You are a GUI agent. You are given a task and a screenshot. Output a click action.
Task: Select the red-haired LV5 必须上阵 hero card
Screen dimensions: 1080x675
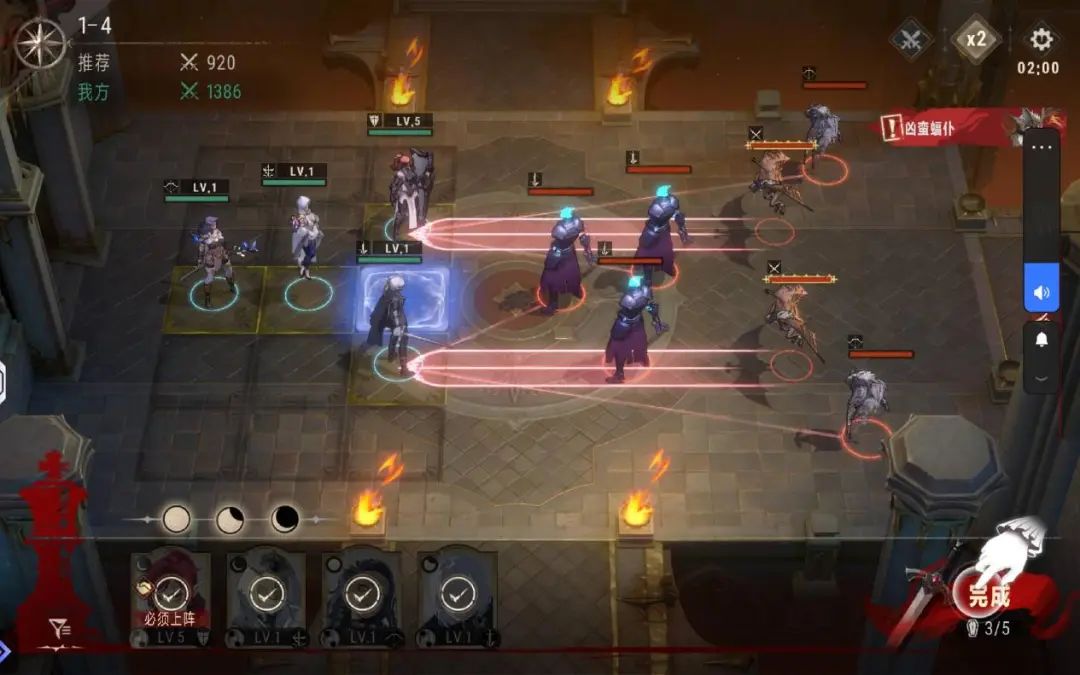(x=171, y=596)
